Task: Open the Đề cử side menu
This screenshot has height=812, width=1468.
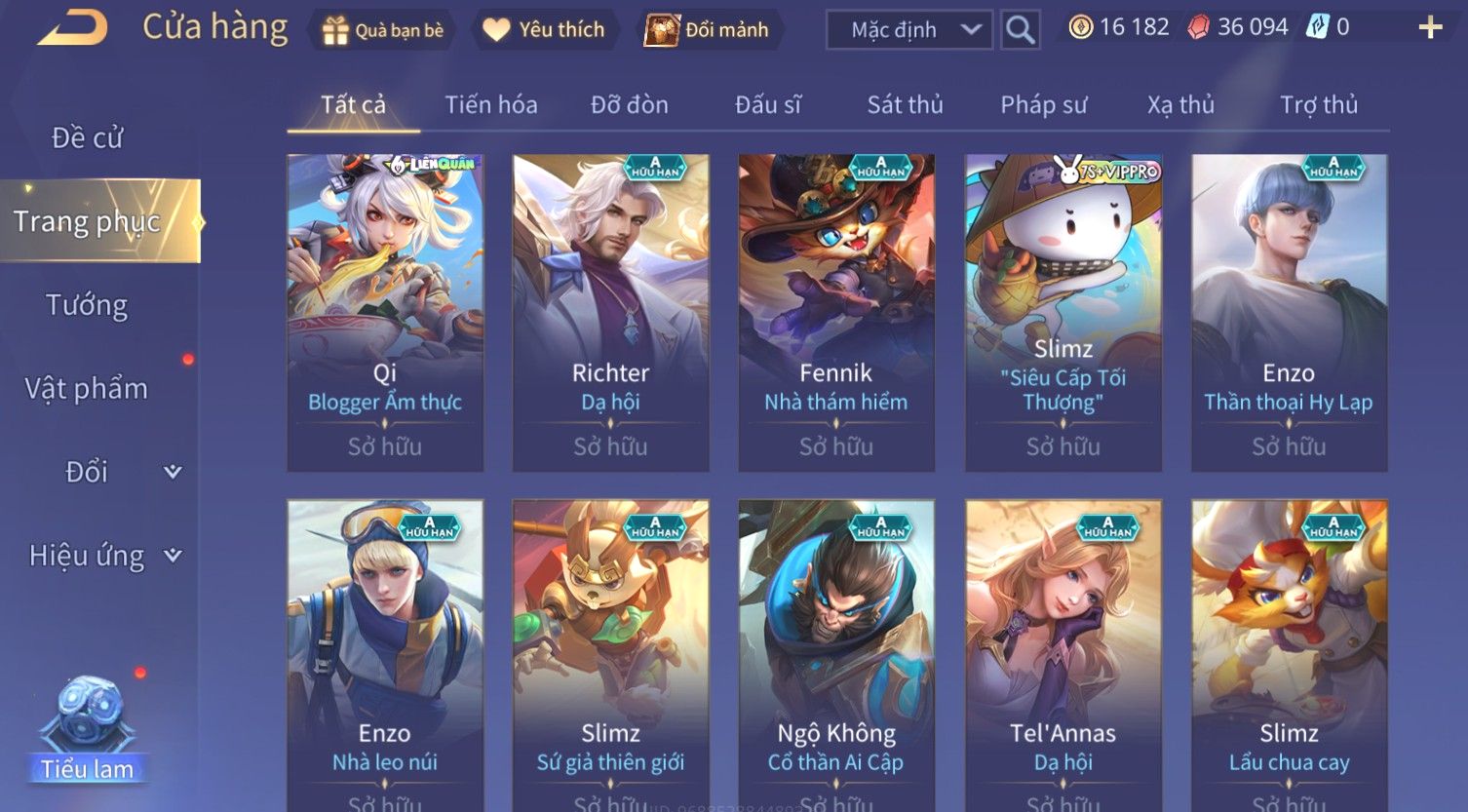Action: pos(88,137)
